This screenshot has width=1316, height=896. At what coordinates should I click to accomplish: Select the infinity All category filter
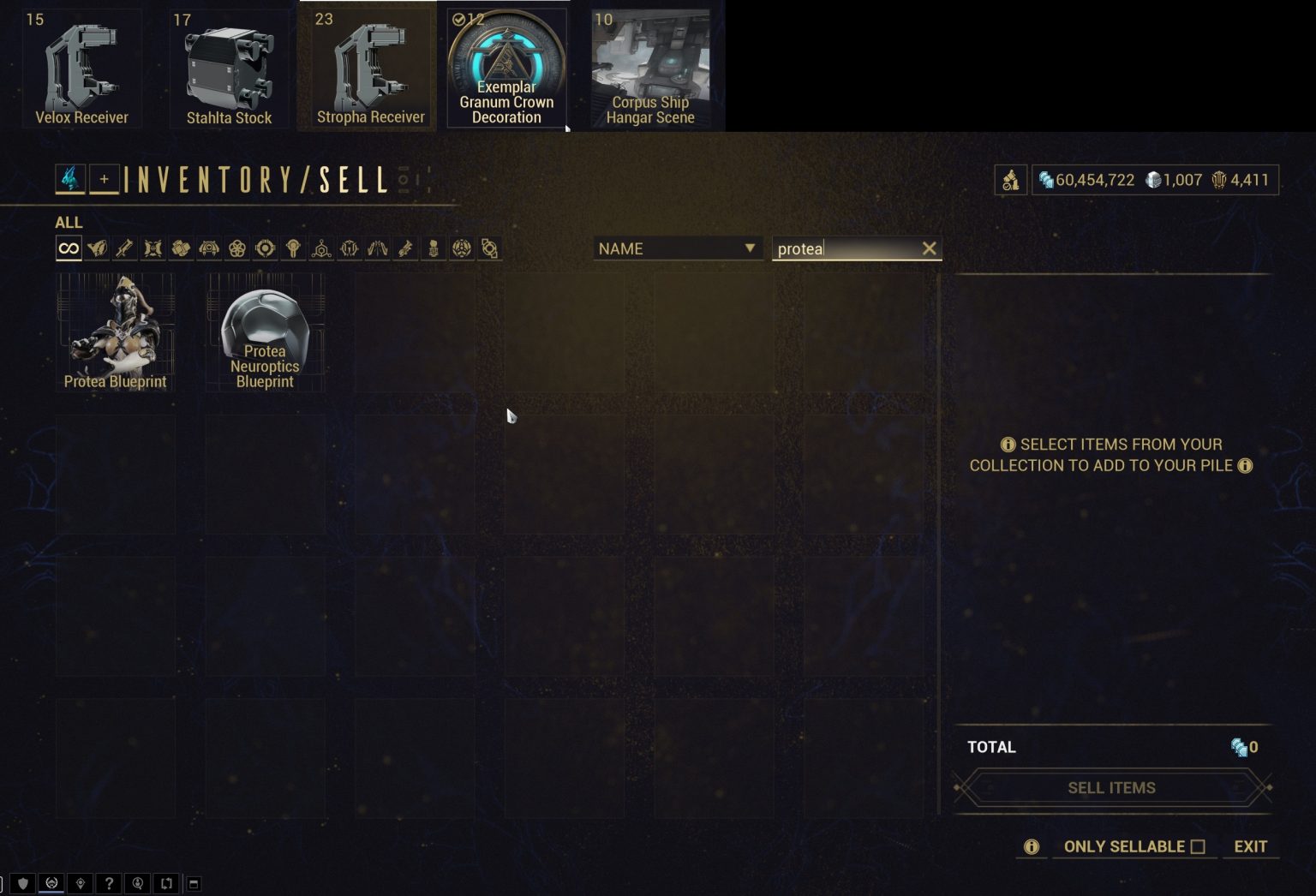click(68, 248)
